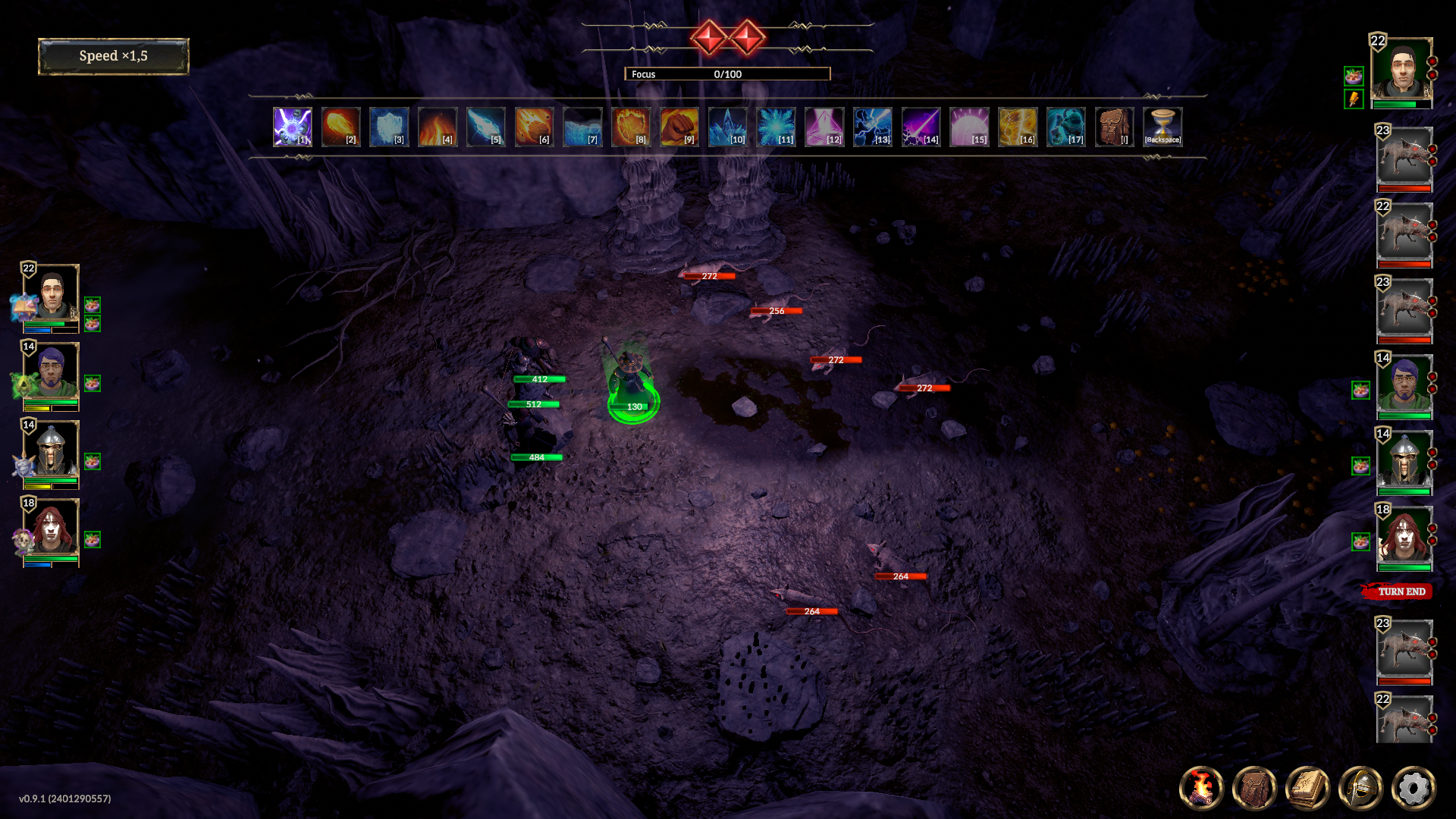This screenshot has width=1456, height=819.
Task: Select the lightning bolt ability in slot 13
Action: [x=873, y=127]
